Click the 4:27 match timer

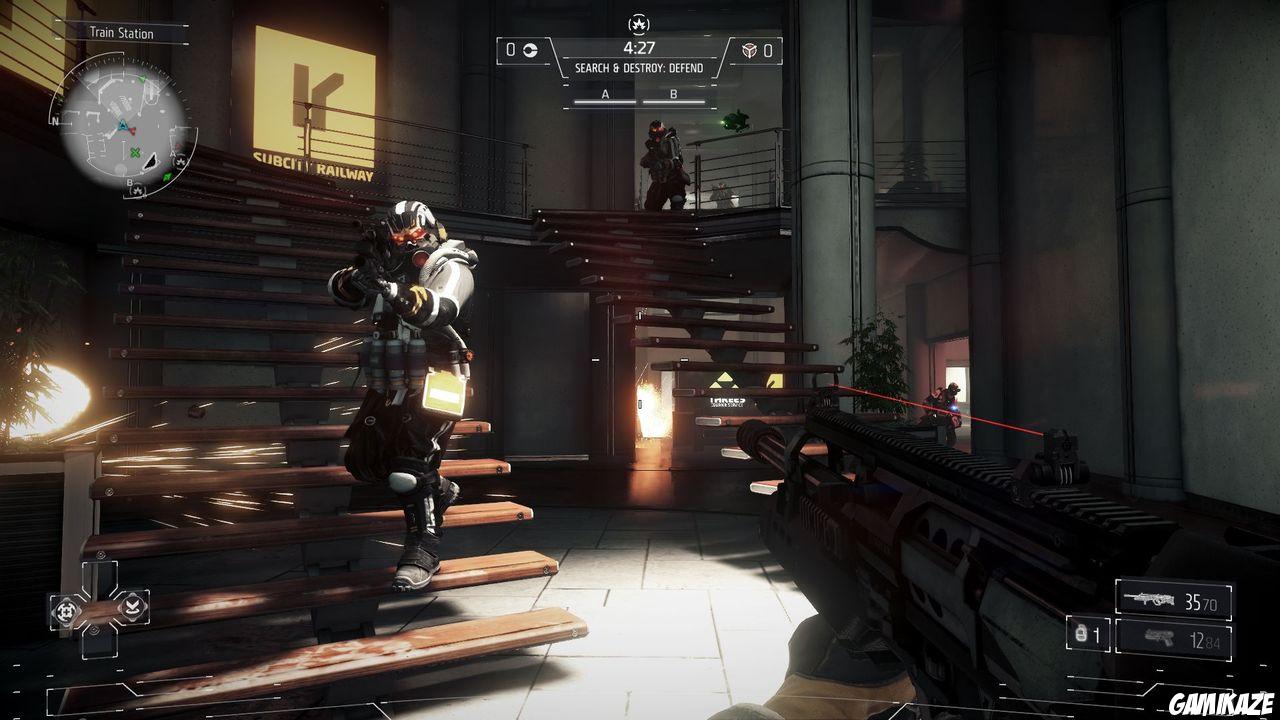[640, 47]
